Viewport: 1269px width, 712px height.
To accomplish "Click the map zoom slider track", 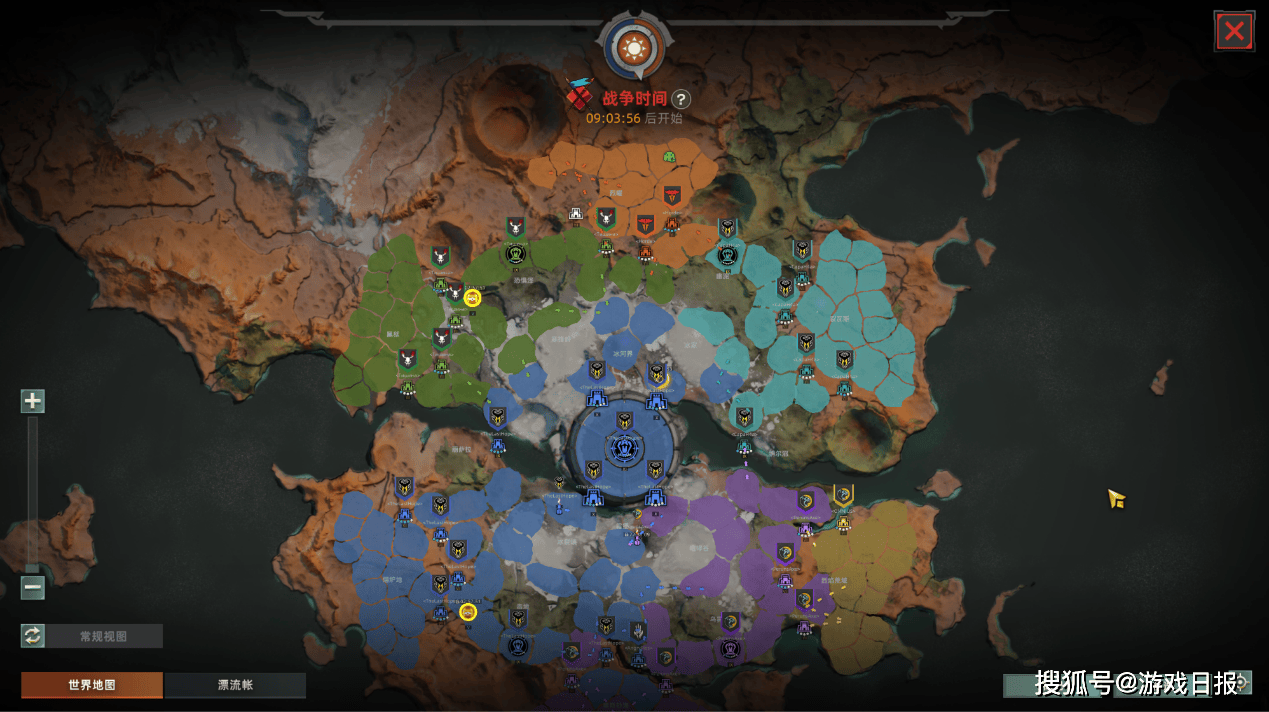I will (33, 490).
